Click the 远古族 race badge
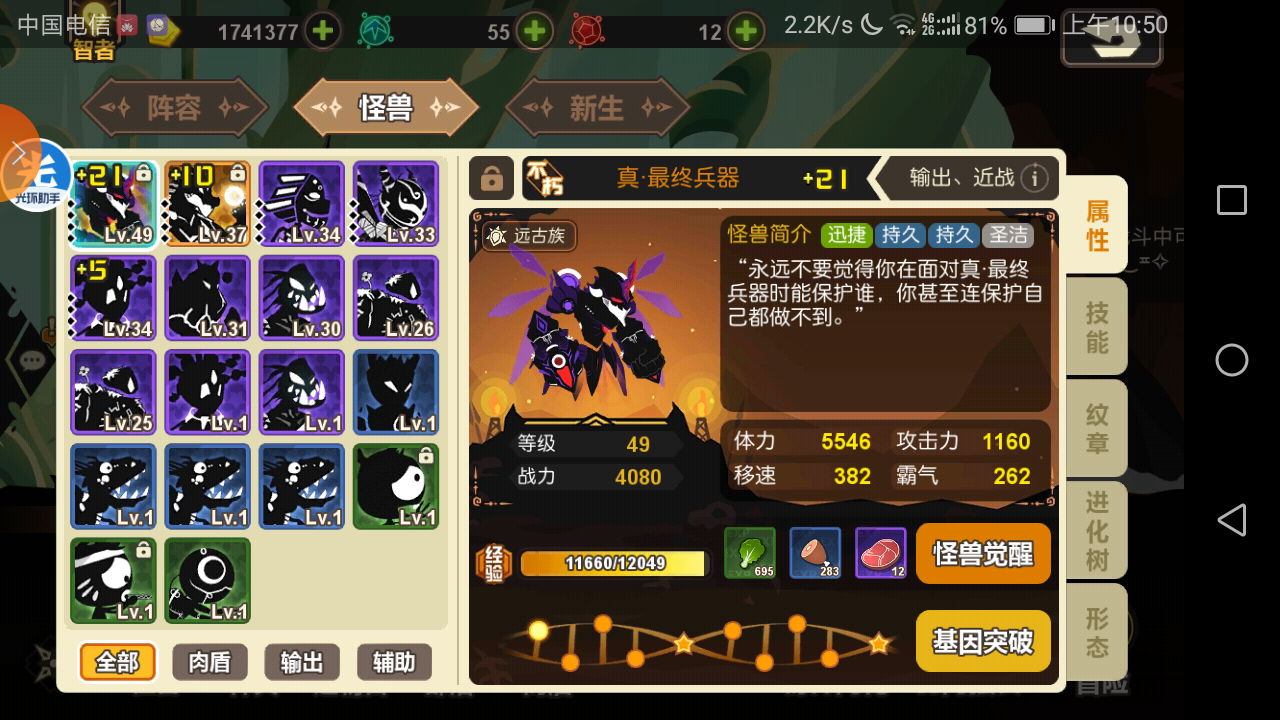The width and height of the screenshot is (1280, 720). pos(530,237)
